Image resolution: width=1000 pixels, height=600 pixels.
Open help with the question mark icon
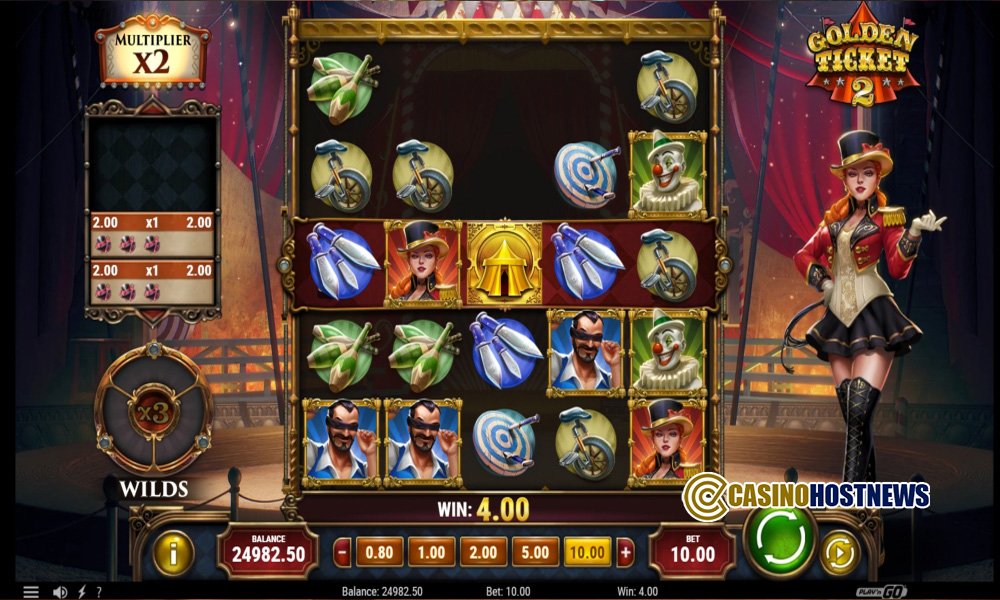click(x=98, y=592)
